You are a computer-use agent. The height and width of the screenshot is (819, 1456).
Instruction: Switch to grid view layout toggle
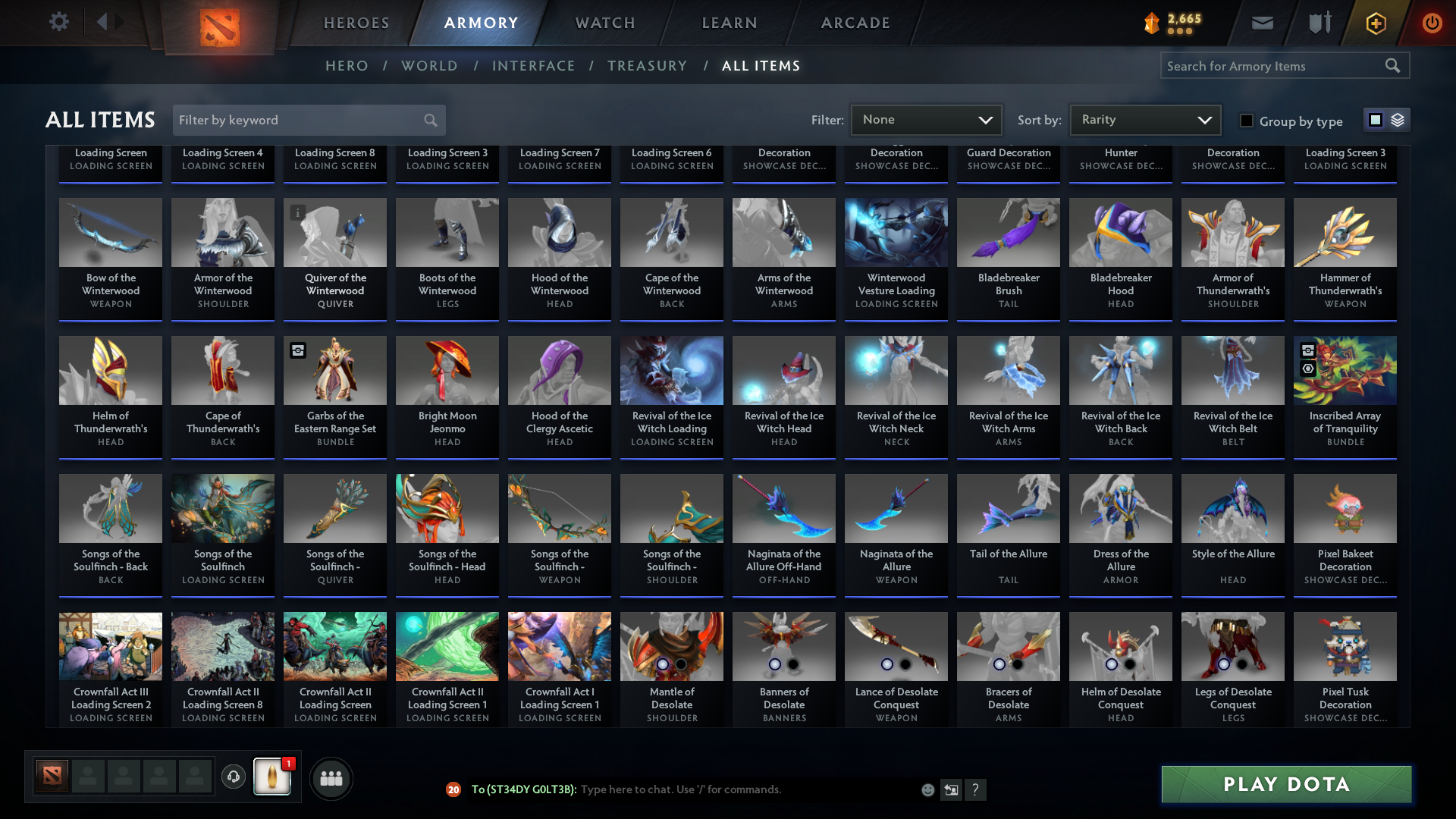1375,119
